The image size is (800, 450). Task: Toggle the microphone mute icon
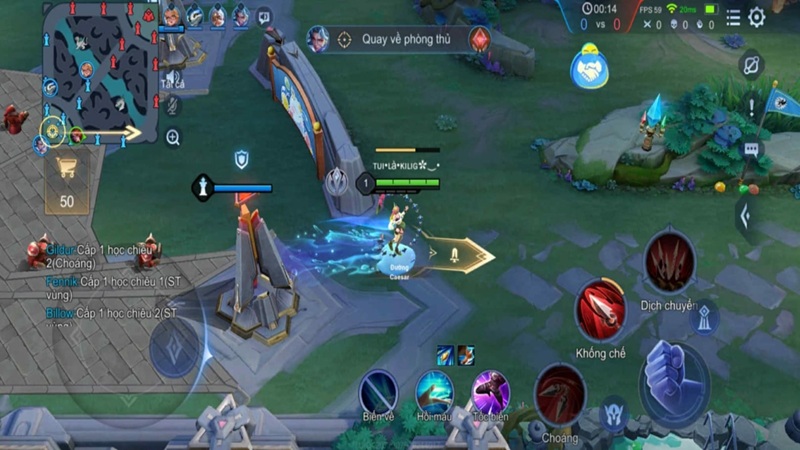pyautogui.click(x=173, y=104)
